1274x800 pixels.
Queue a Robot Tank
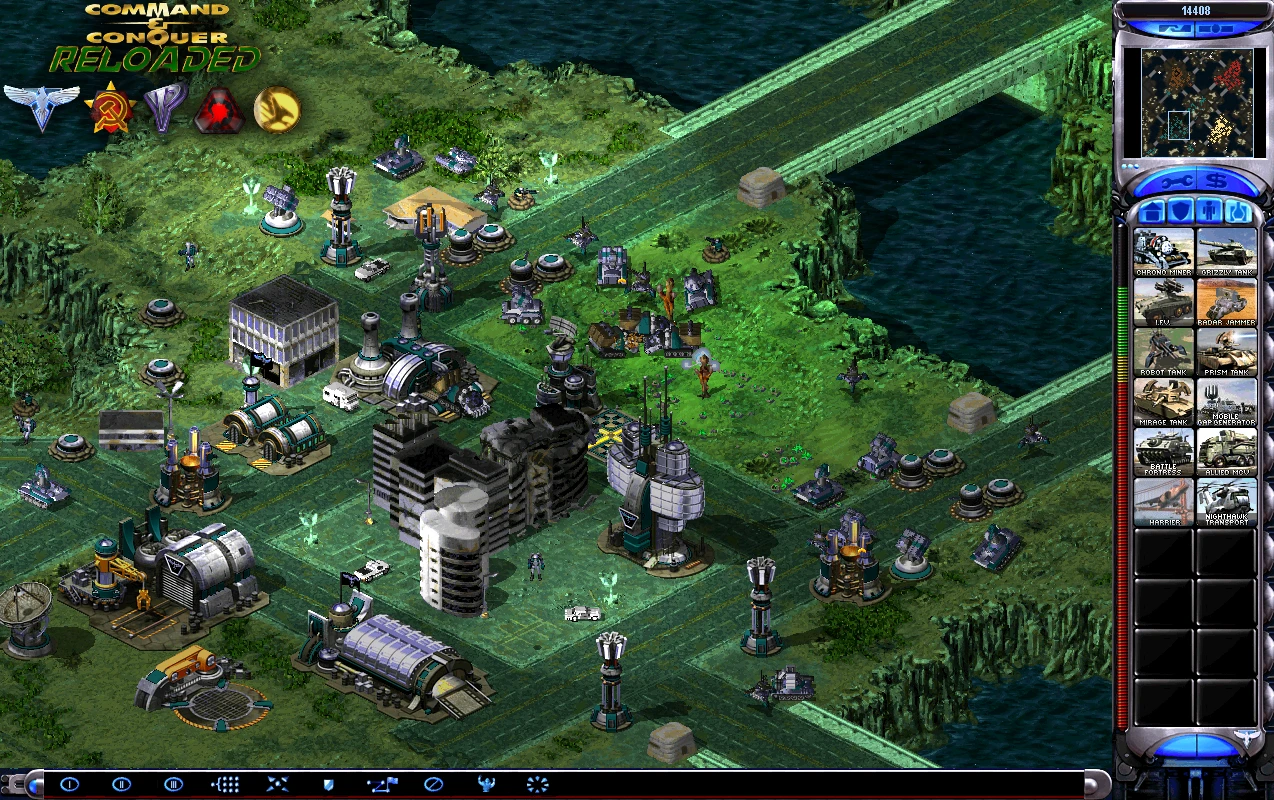point(1163,352)
